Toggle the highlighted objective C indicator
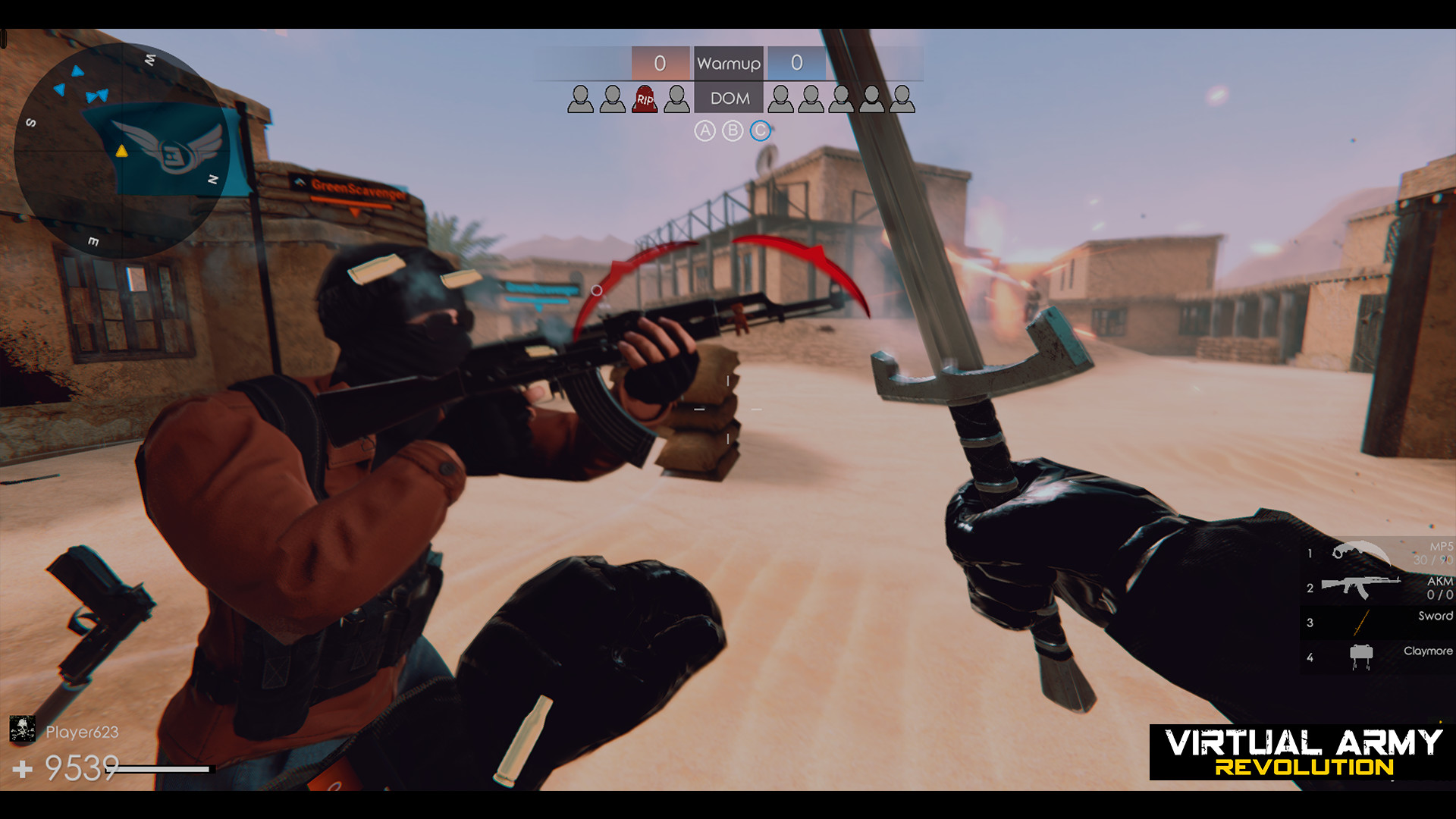1456x819 pixels. coord(758,130)
